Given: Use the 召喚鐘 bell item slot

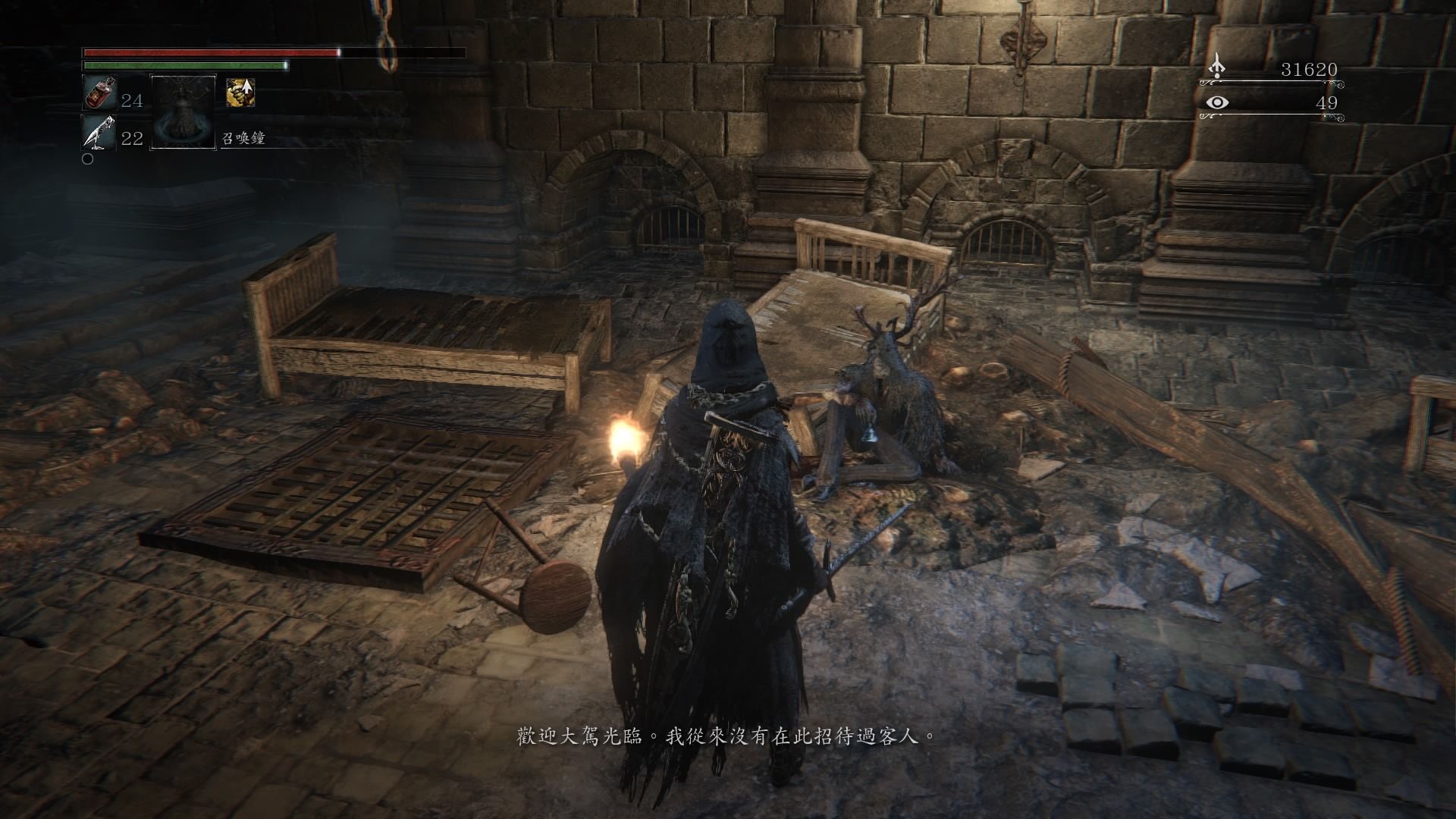Looking at the screenshot, I should [x=184, y=111].
